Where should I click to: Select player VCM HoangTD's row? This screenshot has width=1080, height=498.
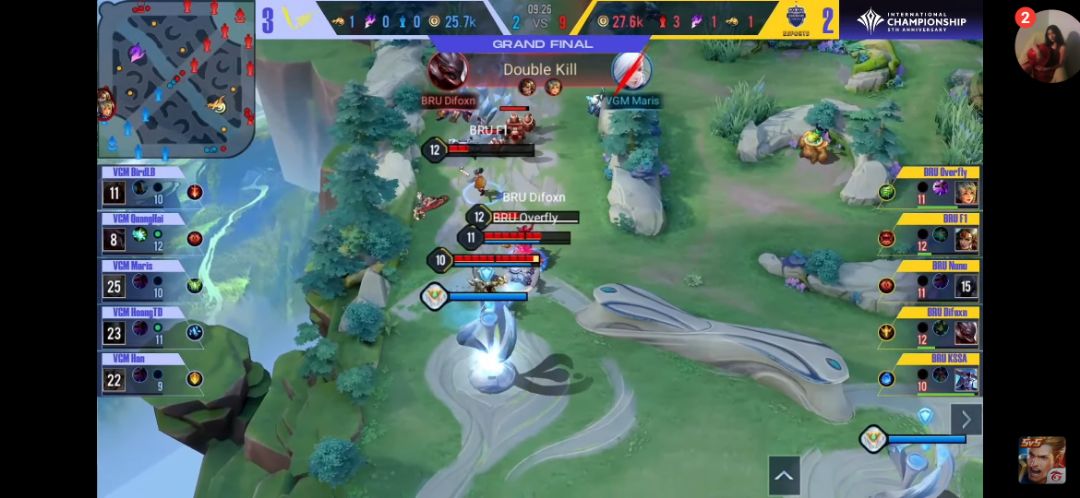click(x=150, y=331)
